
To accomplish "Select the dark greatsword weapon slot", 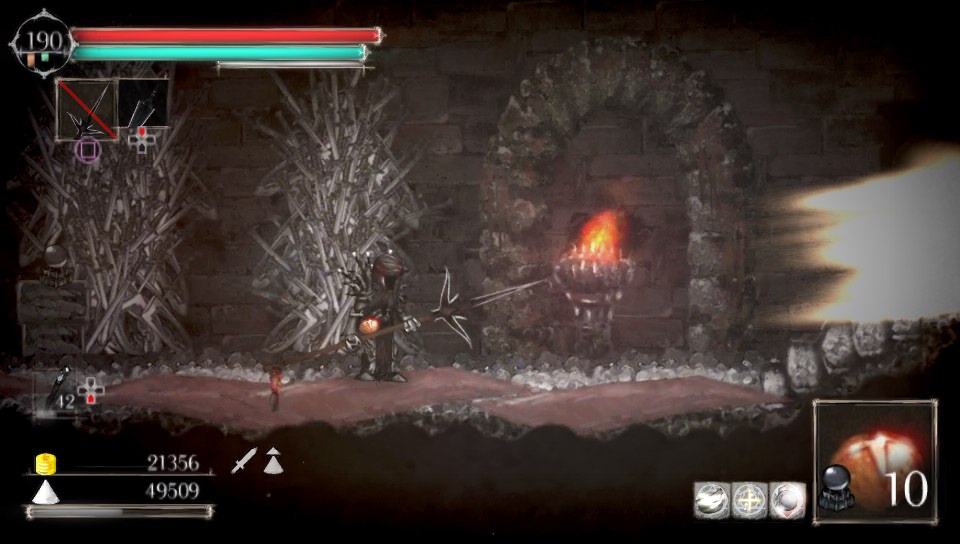I will click(143, 103).
